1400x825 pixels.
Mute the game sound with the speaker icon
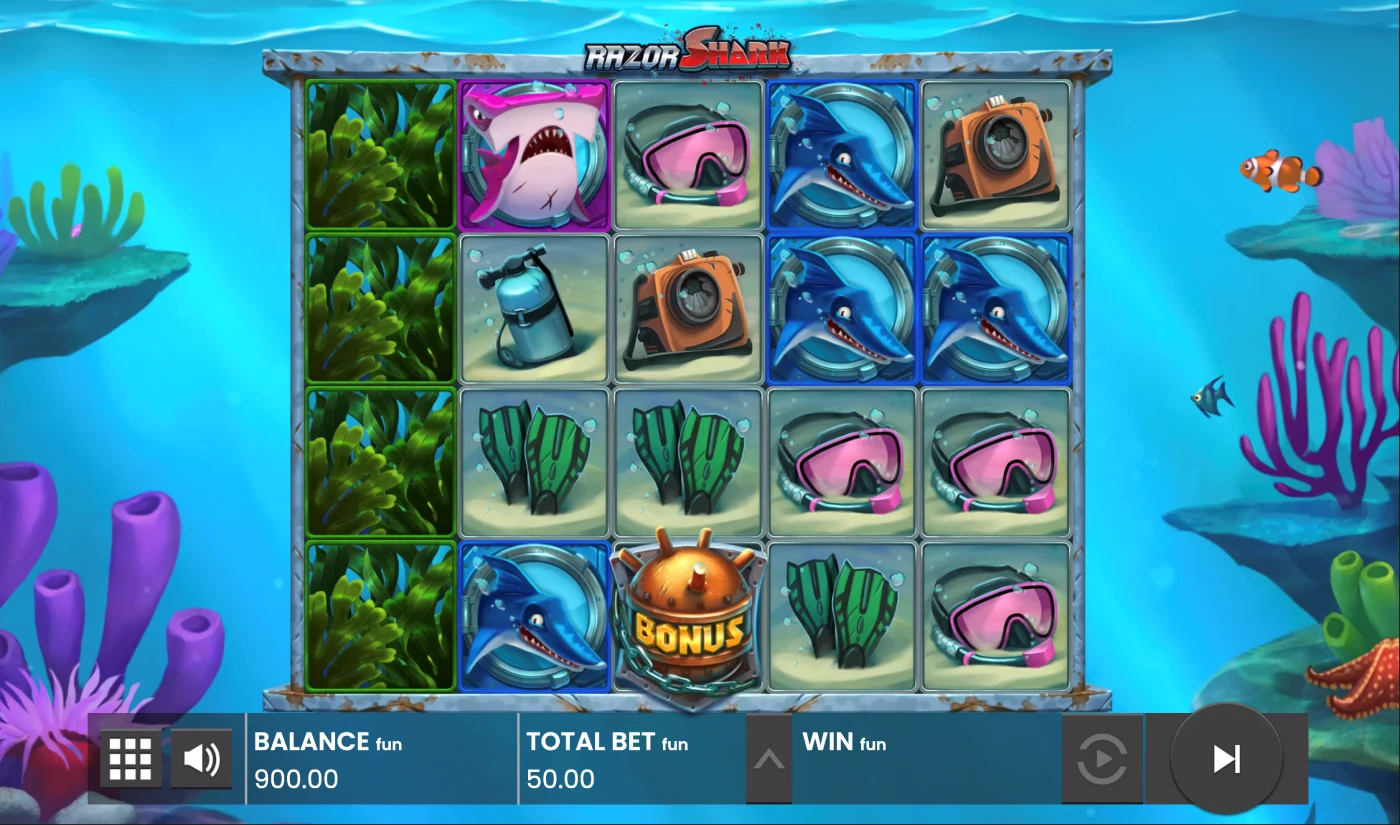point(199,758)
